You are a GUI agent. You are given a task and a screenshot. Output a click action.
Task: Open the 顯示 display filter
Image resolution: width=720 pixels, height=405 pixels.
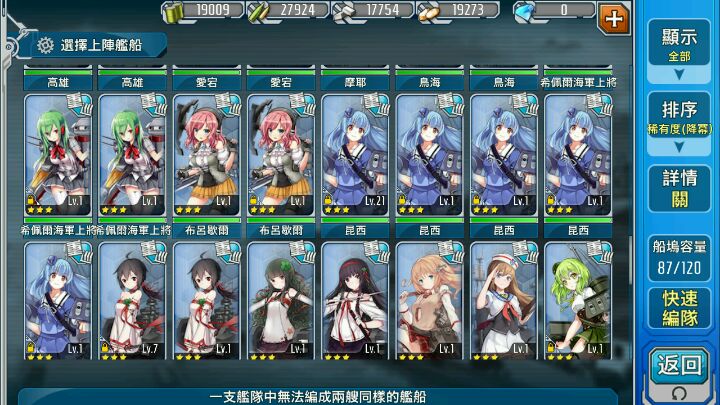(x=679, y=44)
